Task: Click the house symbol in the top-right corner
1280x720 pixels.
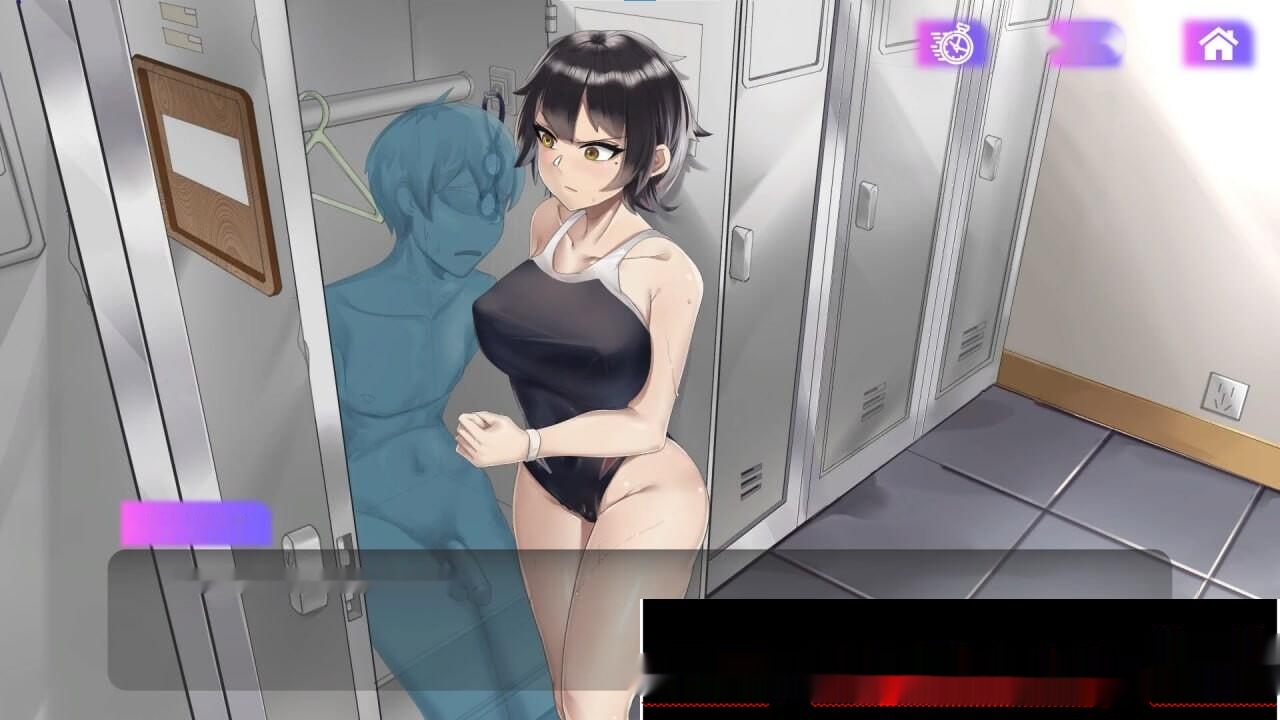Action: pyautogui.click(x=1216, y=45)
